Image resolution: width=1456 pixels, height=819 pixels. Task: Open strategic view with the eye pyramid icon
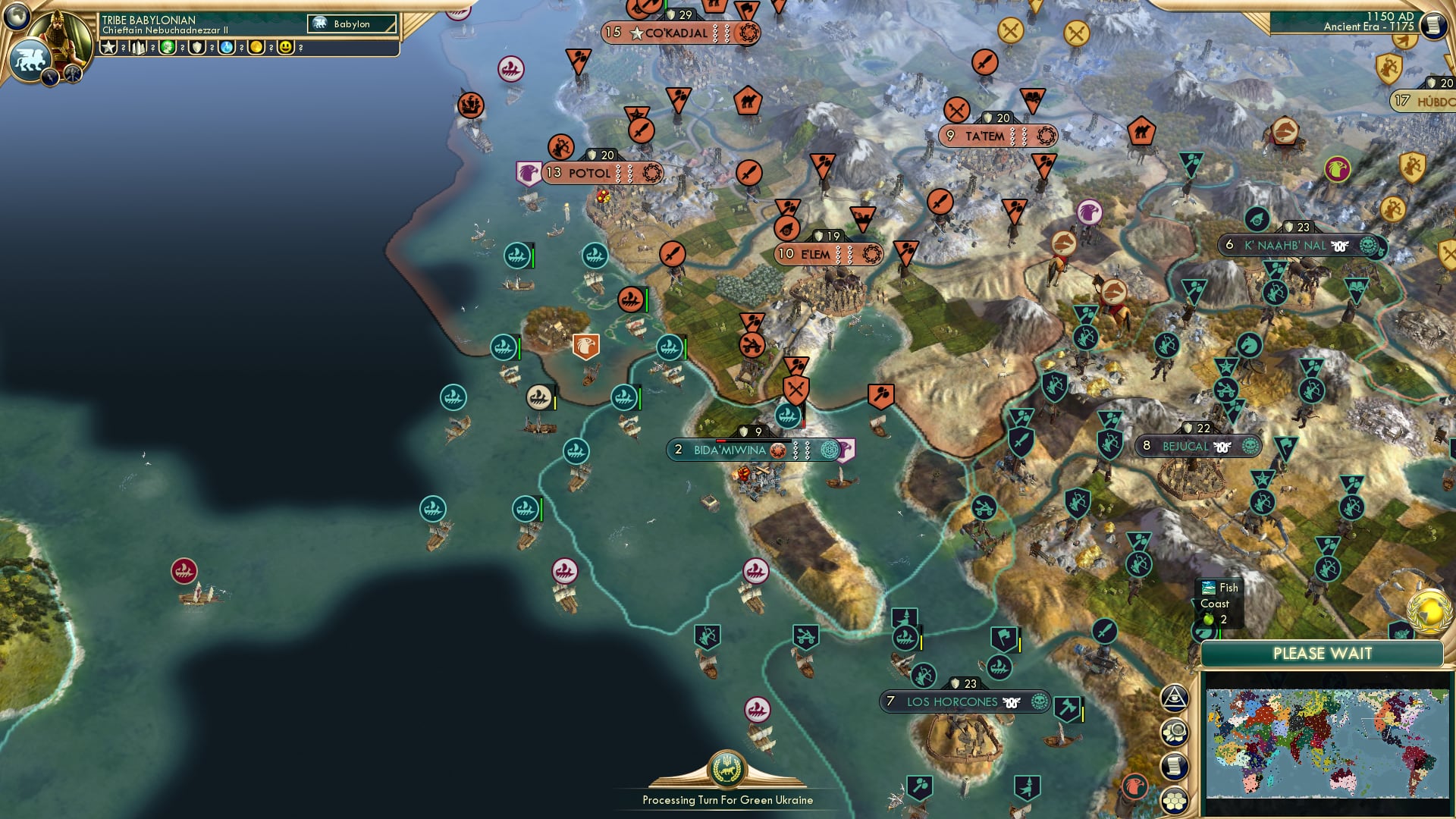coord(1175,698)
